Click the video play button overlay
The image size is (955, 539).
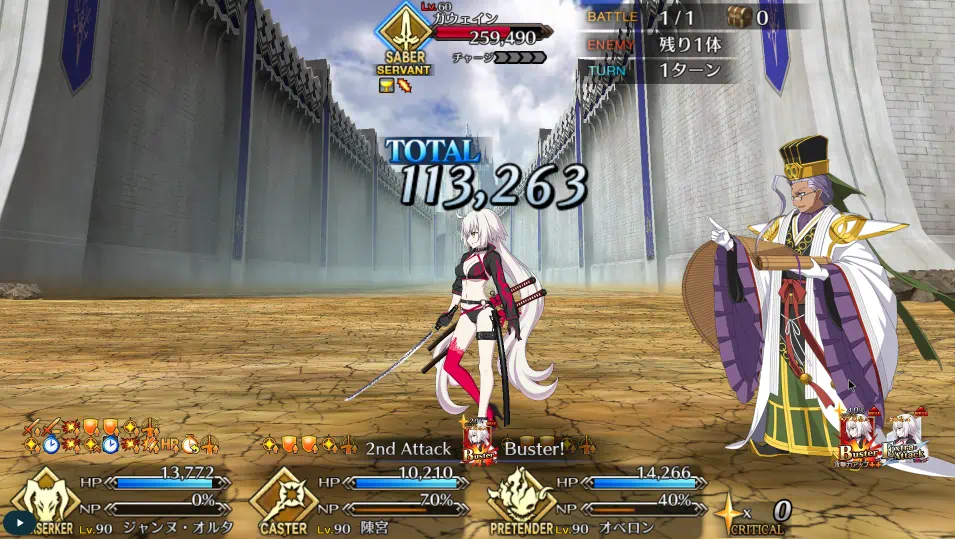point(19,521)
